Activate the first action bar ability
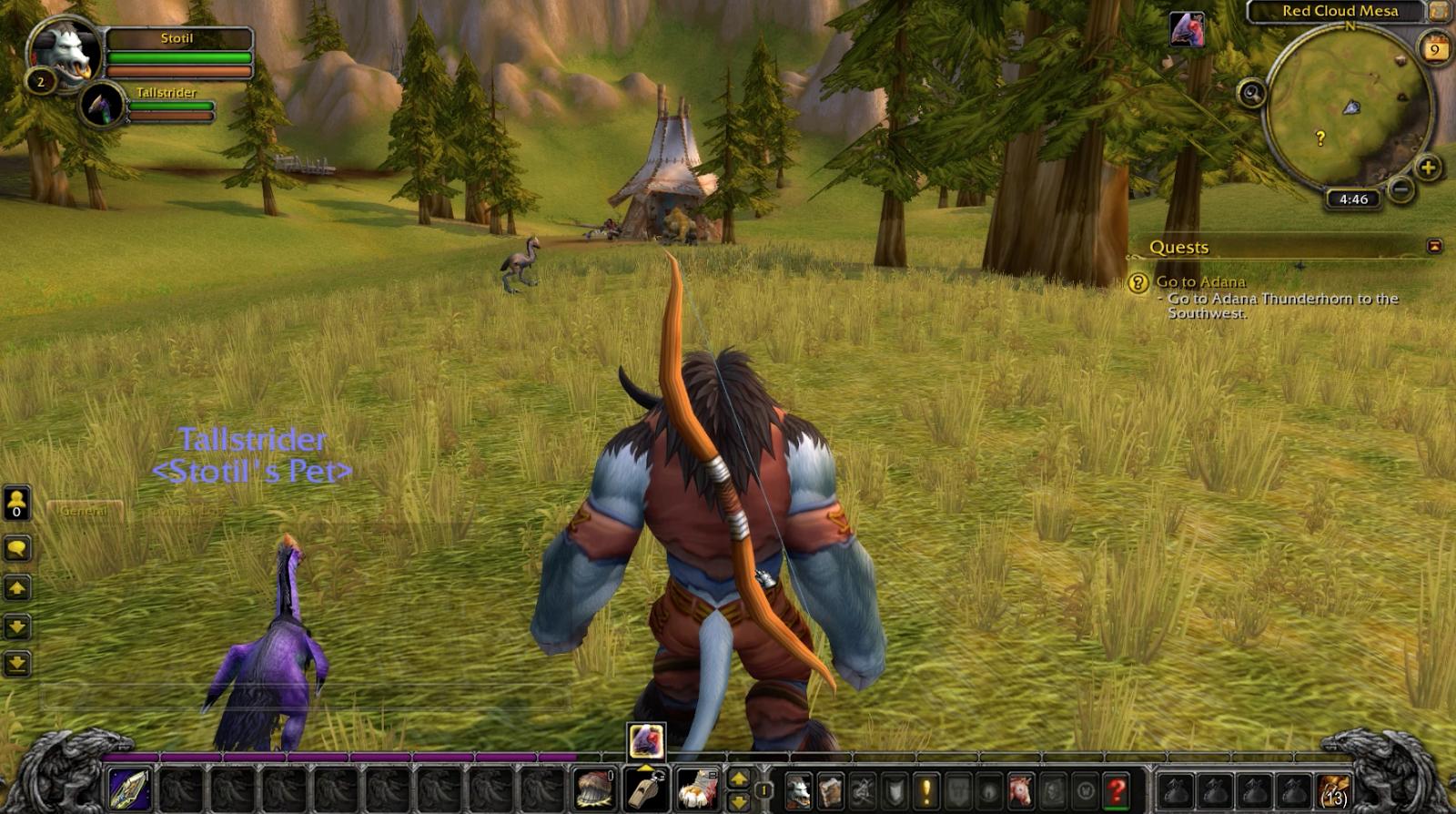Screen dimensions: 1456x814 pos(130,789)
